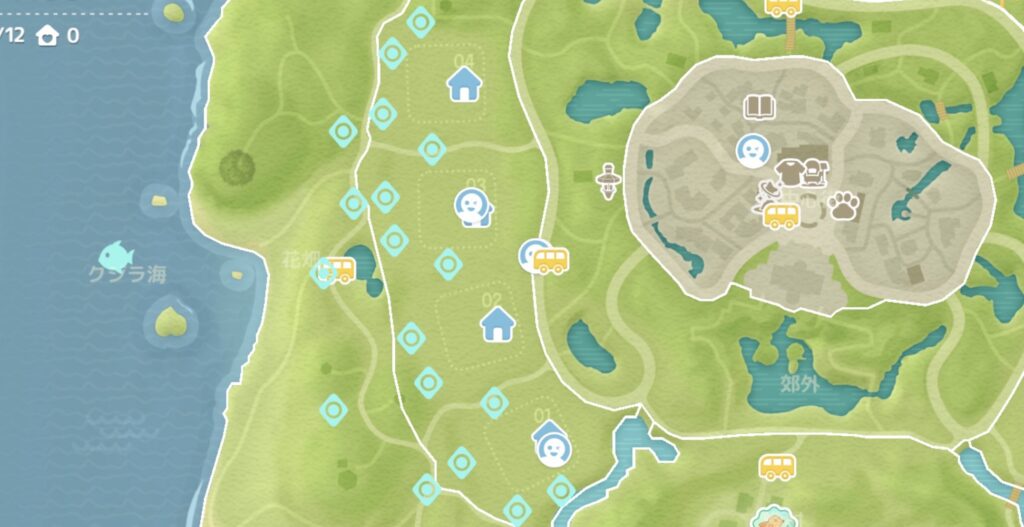Click the character marker on plot 03
Image resolution: width=1024 pixels, height=527 pixels.
pyautogui.click(x=468, y=207)
